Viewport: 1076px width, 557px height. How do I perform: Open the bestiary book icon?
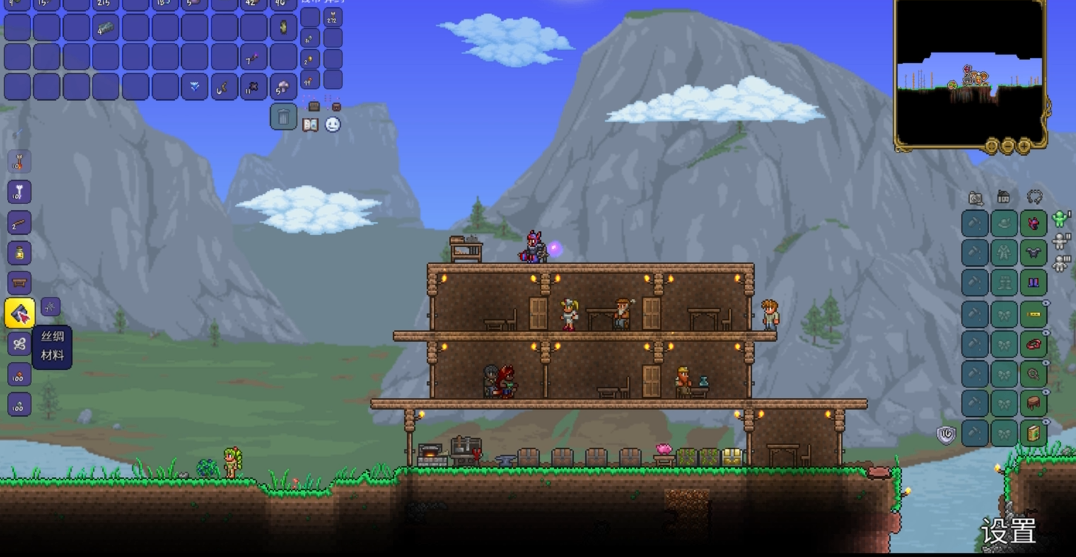311,125
